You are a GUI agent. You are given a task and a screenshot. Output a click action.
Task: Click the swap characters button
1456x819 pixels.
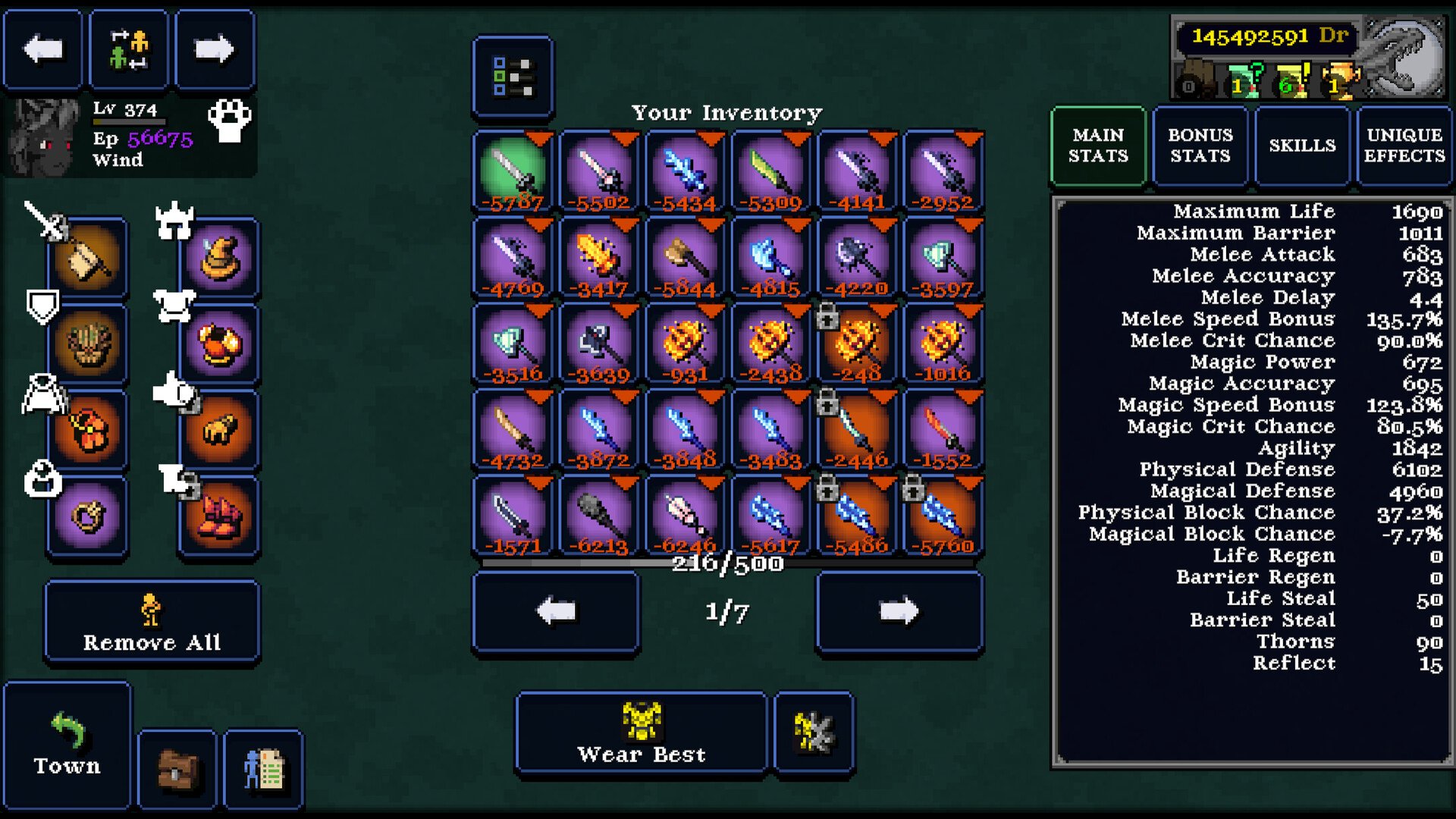point(128,50)
